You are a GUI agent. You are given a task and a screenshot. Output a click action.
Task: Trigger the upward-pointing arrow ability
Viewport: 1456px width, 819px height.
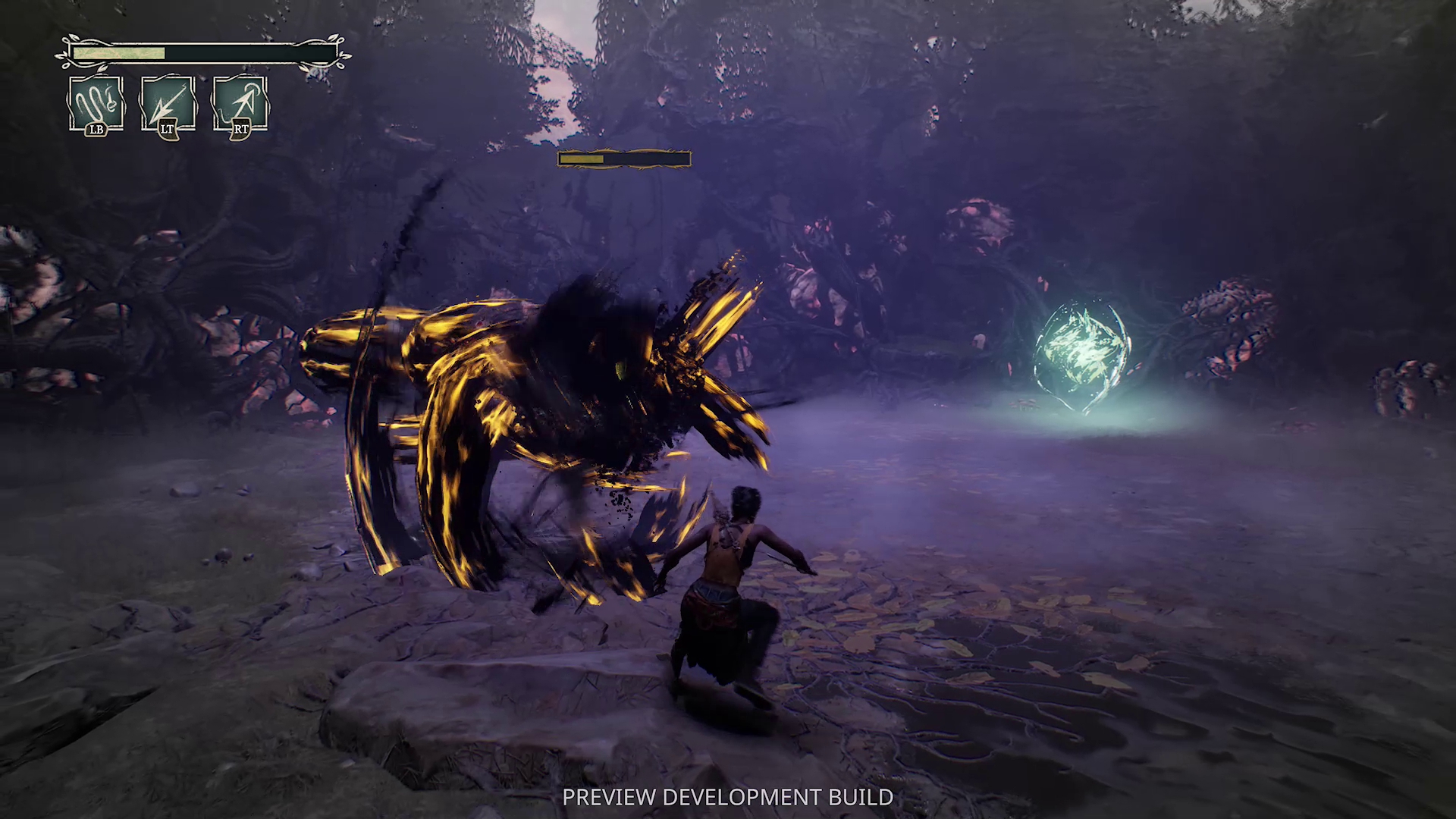click(x=240, y=104)
